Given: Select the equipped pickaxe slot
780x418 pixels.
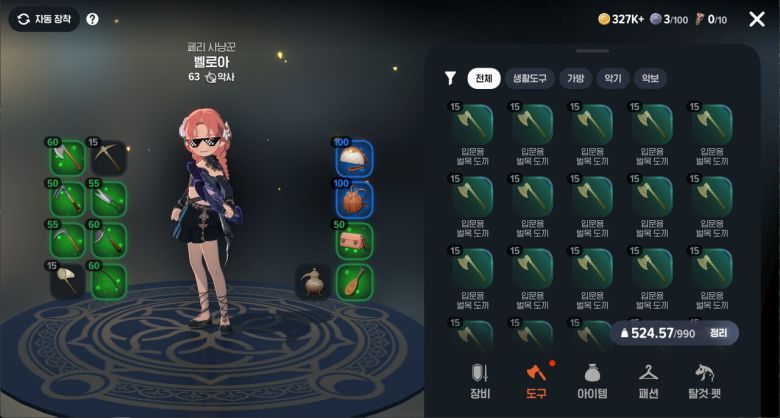Looking at the screenshot, I should pyautogui.click(x=108, y=157).
